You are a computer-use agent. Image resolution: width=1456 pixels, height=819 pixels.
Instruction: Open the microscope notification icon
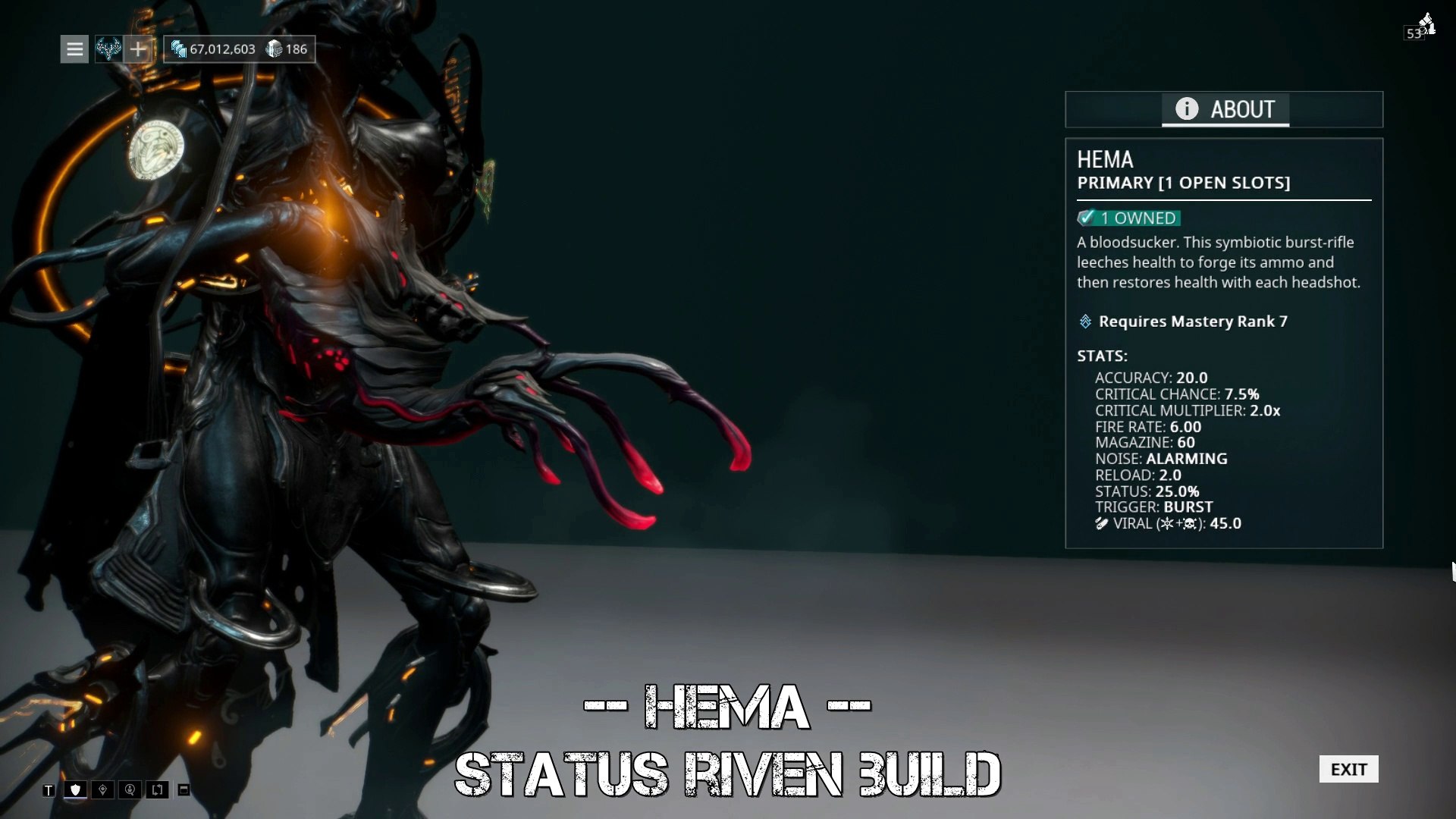(1426, 24)
